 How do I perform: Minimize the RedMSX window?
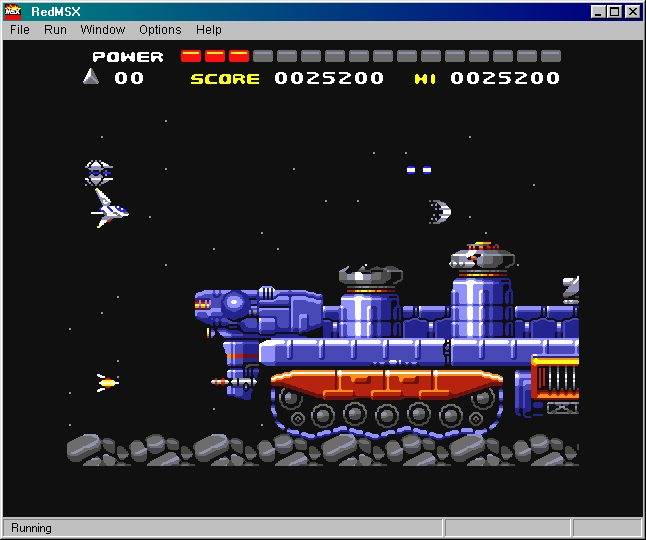(598, 12)
